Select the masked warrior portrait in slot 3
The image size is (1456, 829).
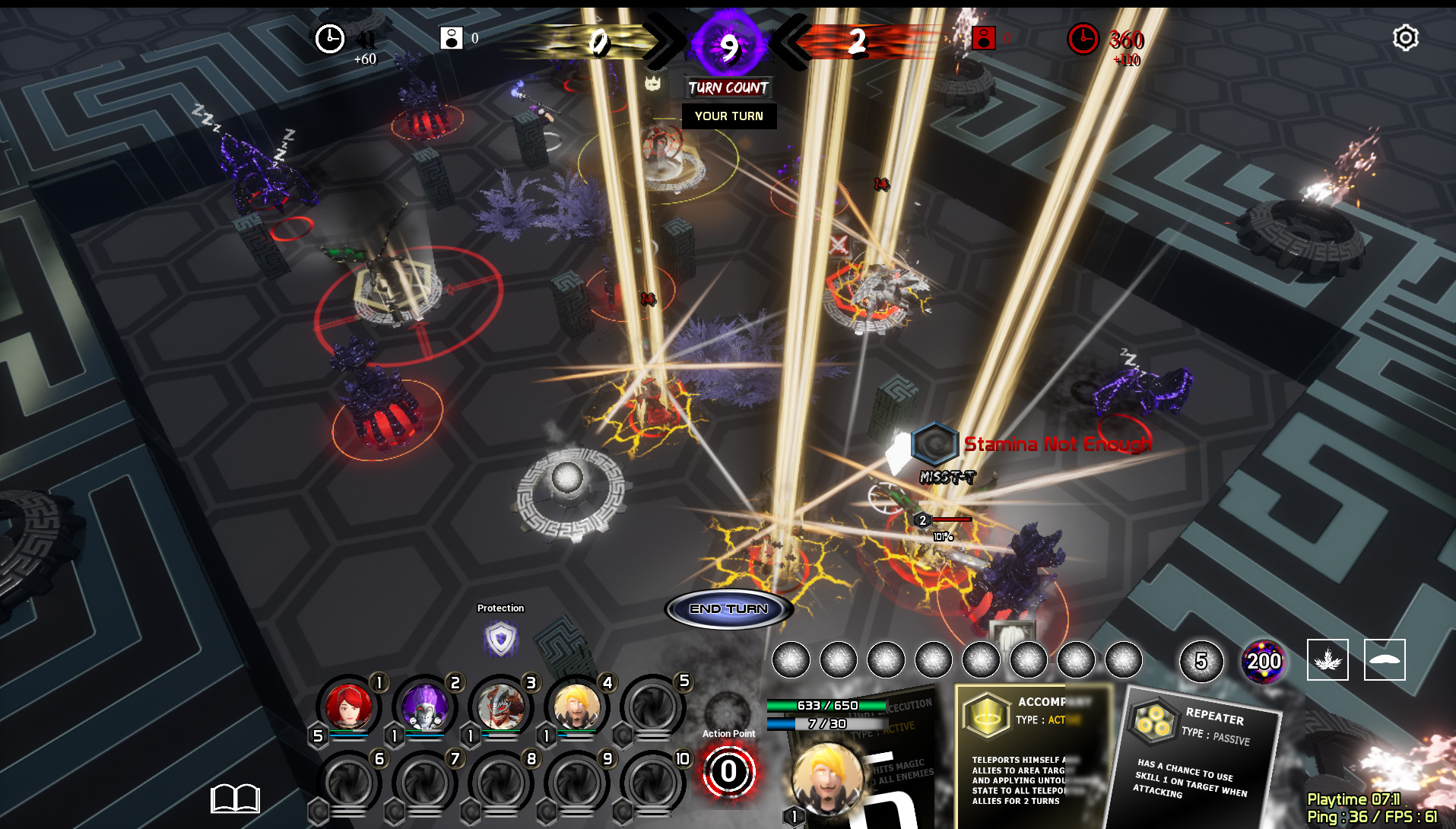tap(500, 707)
